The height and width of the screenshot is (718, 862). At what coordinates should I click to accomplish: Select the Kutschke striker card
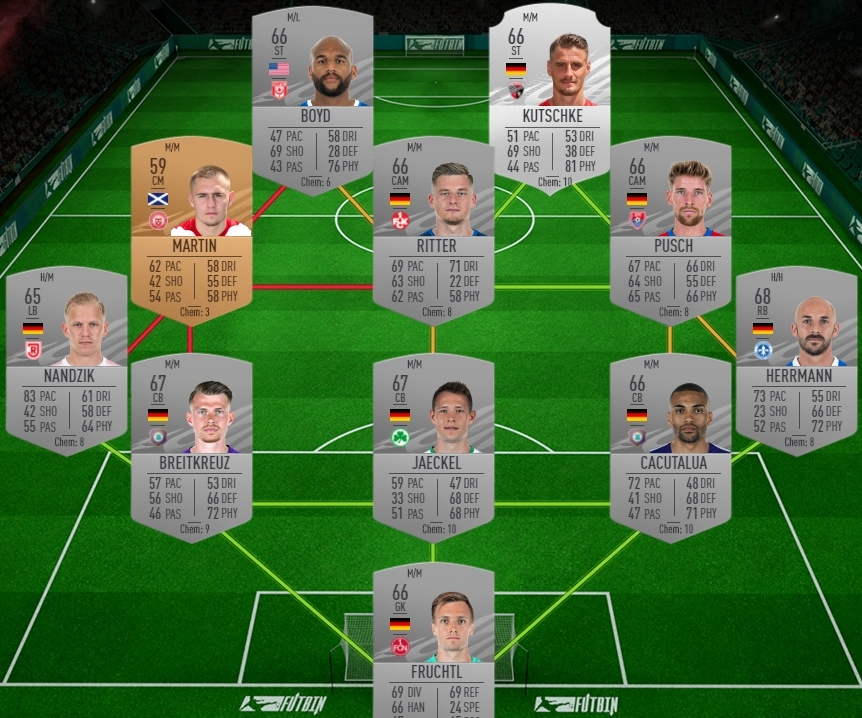[549, 100]
